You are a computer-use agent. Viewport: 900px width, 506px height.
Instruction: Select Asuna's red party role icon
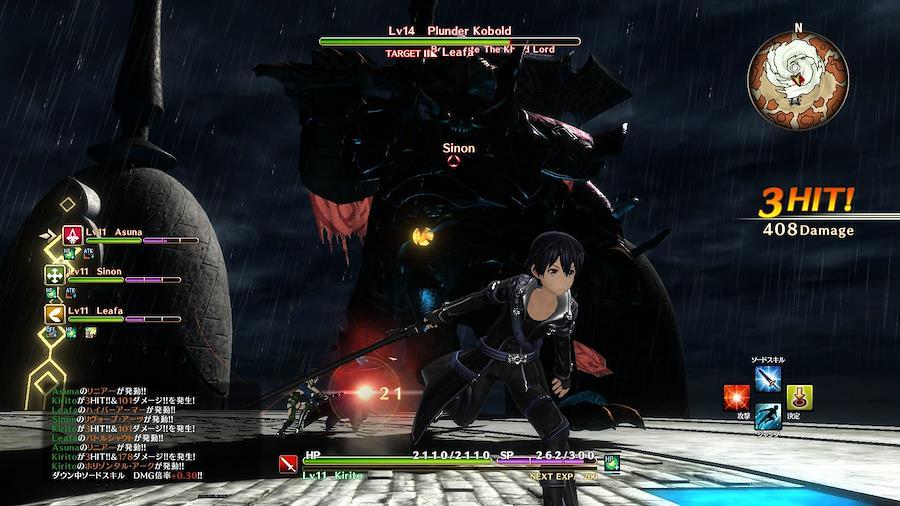pyautogui.click(x=72, y=235)
